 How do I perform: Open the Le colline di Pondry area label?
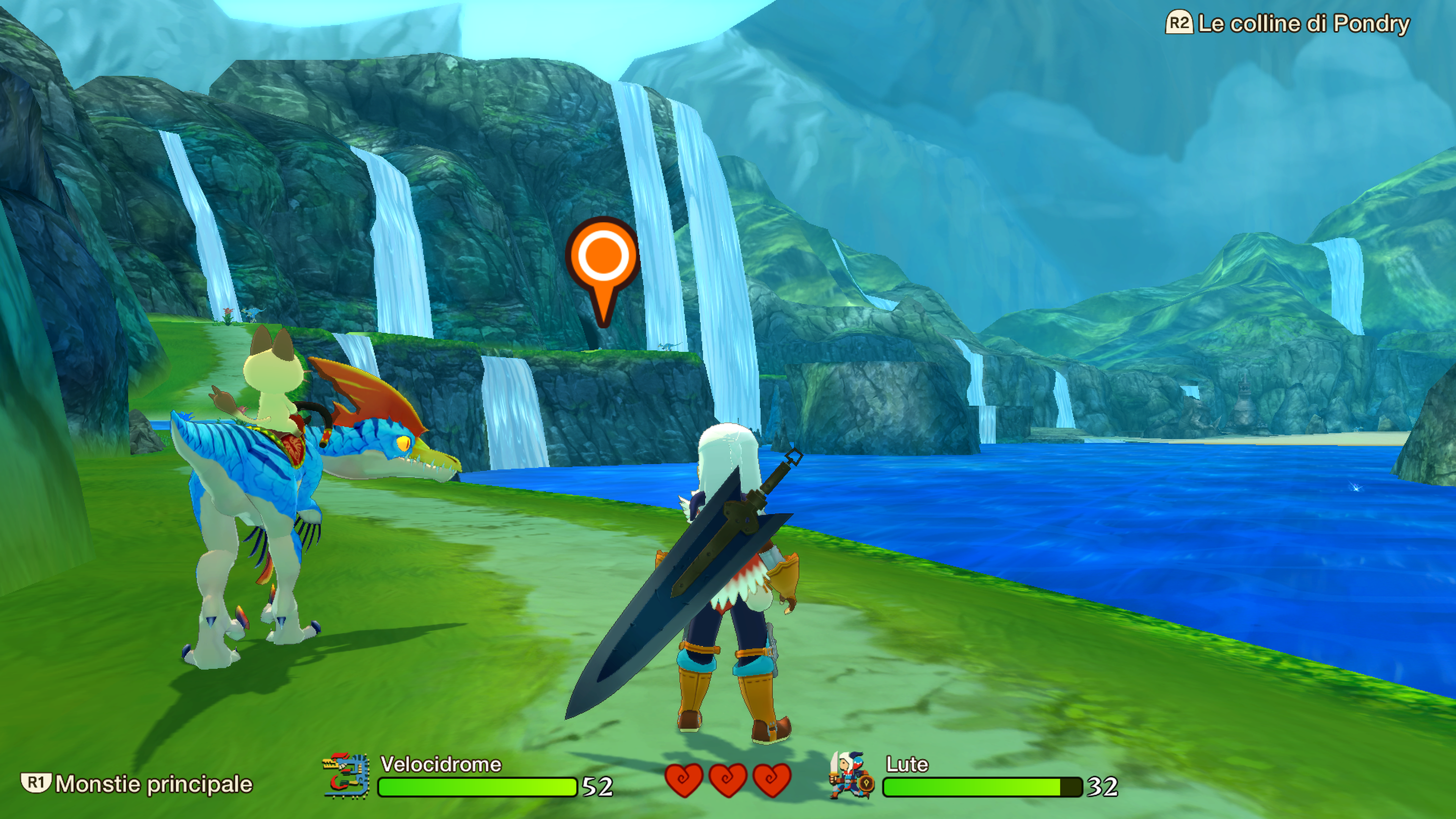[x=1302, y=24]
